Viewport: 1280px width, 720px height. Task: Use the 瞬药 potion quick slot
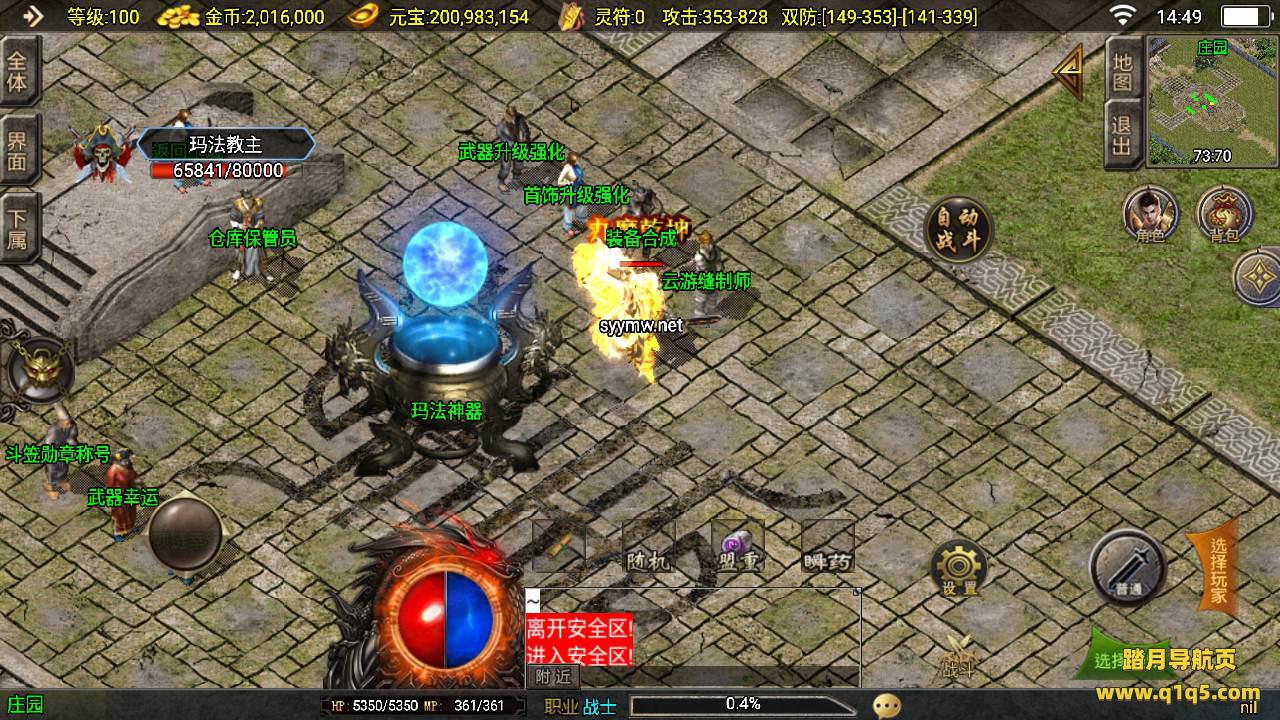tap(827, 547)
